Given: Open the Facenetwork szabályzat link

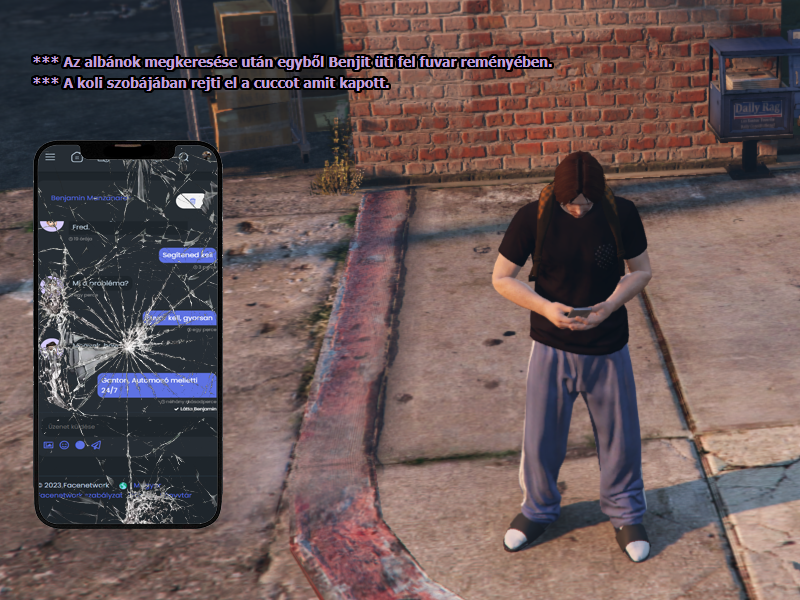Looking at the screenshot, I should point(82,495).
